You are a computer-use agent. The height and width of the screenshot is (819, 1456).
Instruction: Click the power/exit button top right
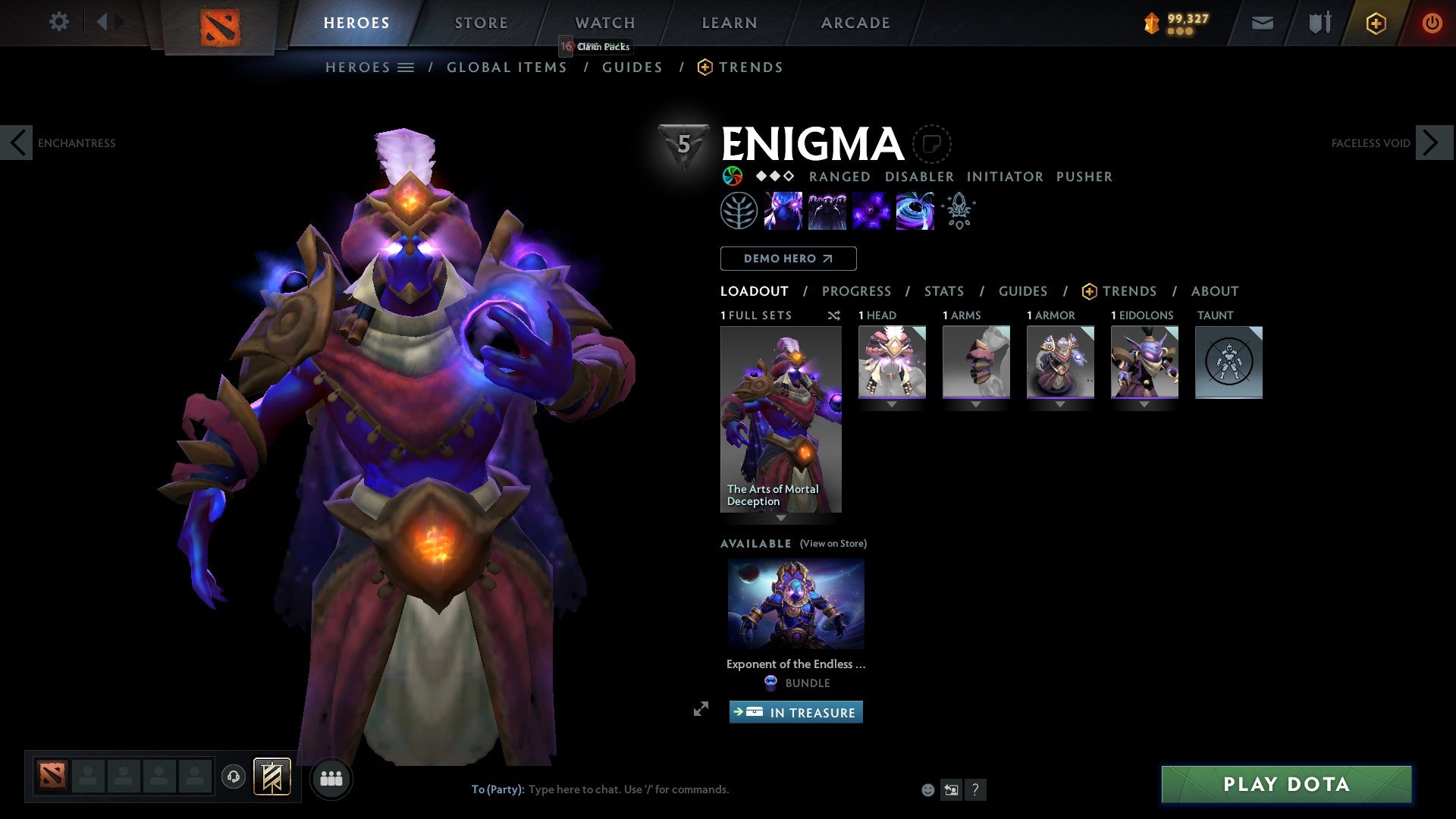tap(1432, 22)
